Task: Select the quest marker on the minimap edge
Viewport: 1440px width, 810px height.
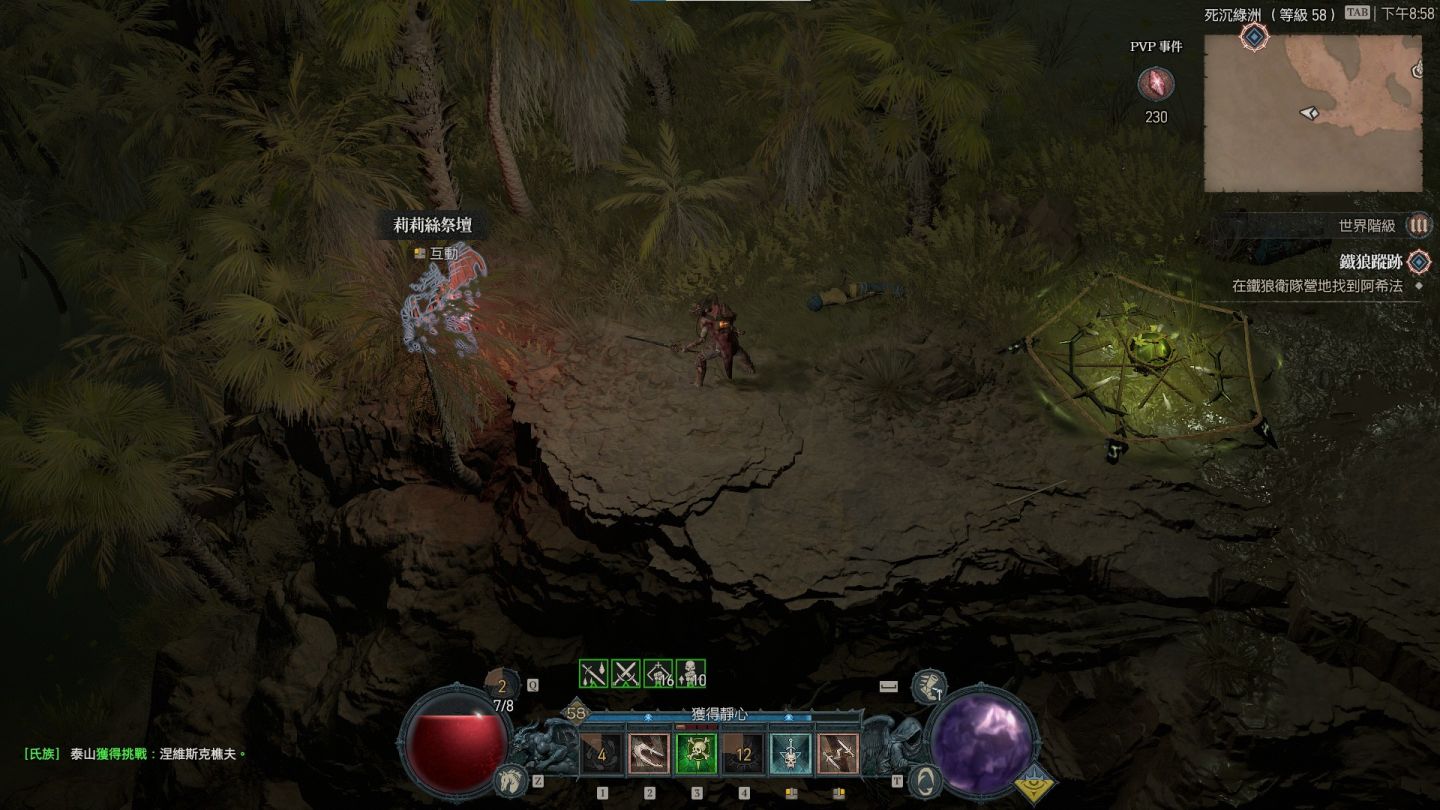Action: click(1254, 38)
